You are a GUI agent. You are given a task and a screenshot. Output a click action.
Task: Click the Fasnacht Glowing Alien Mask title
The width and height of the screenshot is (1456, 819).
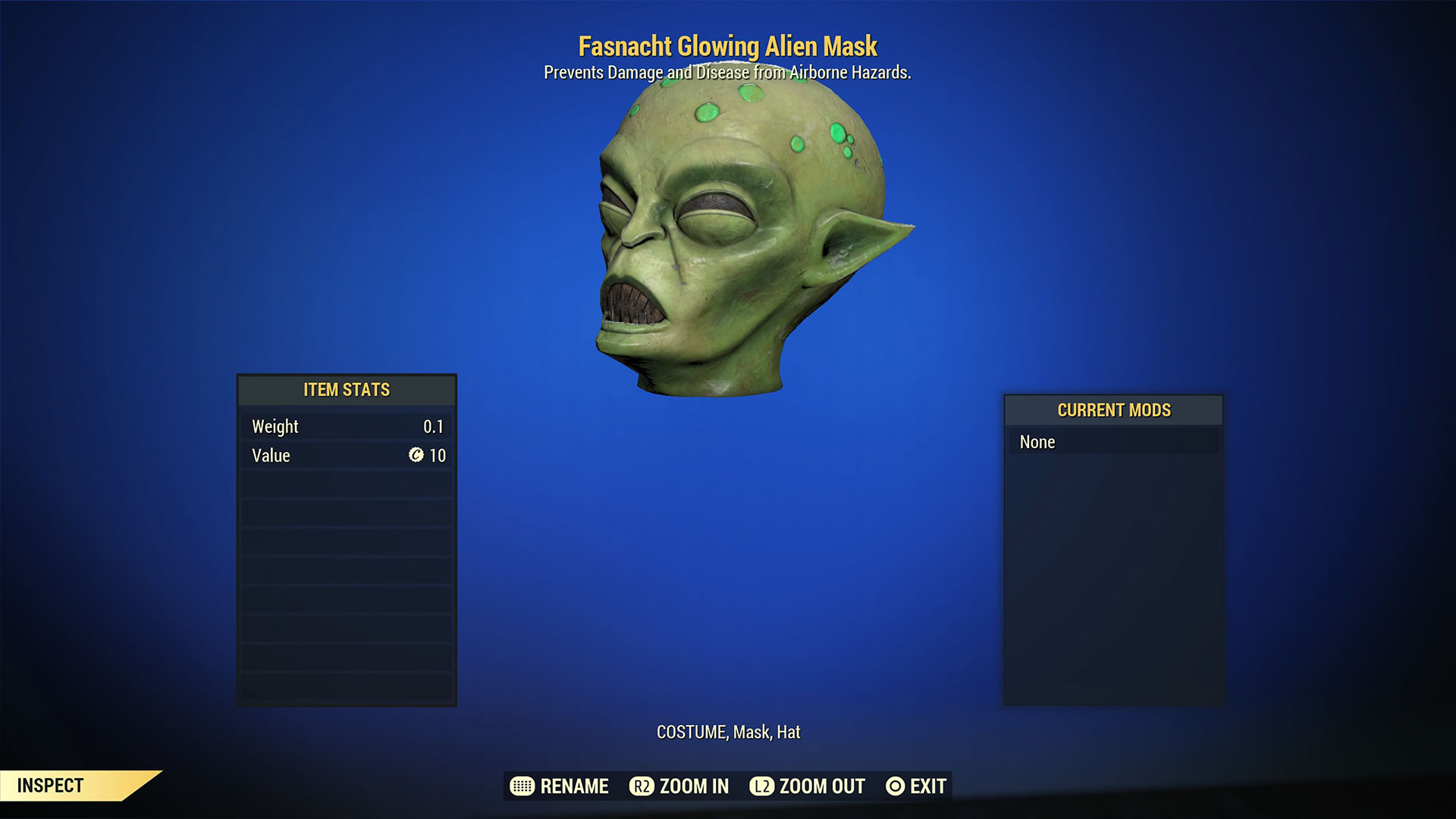(x=728, y=46)
